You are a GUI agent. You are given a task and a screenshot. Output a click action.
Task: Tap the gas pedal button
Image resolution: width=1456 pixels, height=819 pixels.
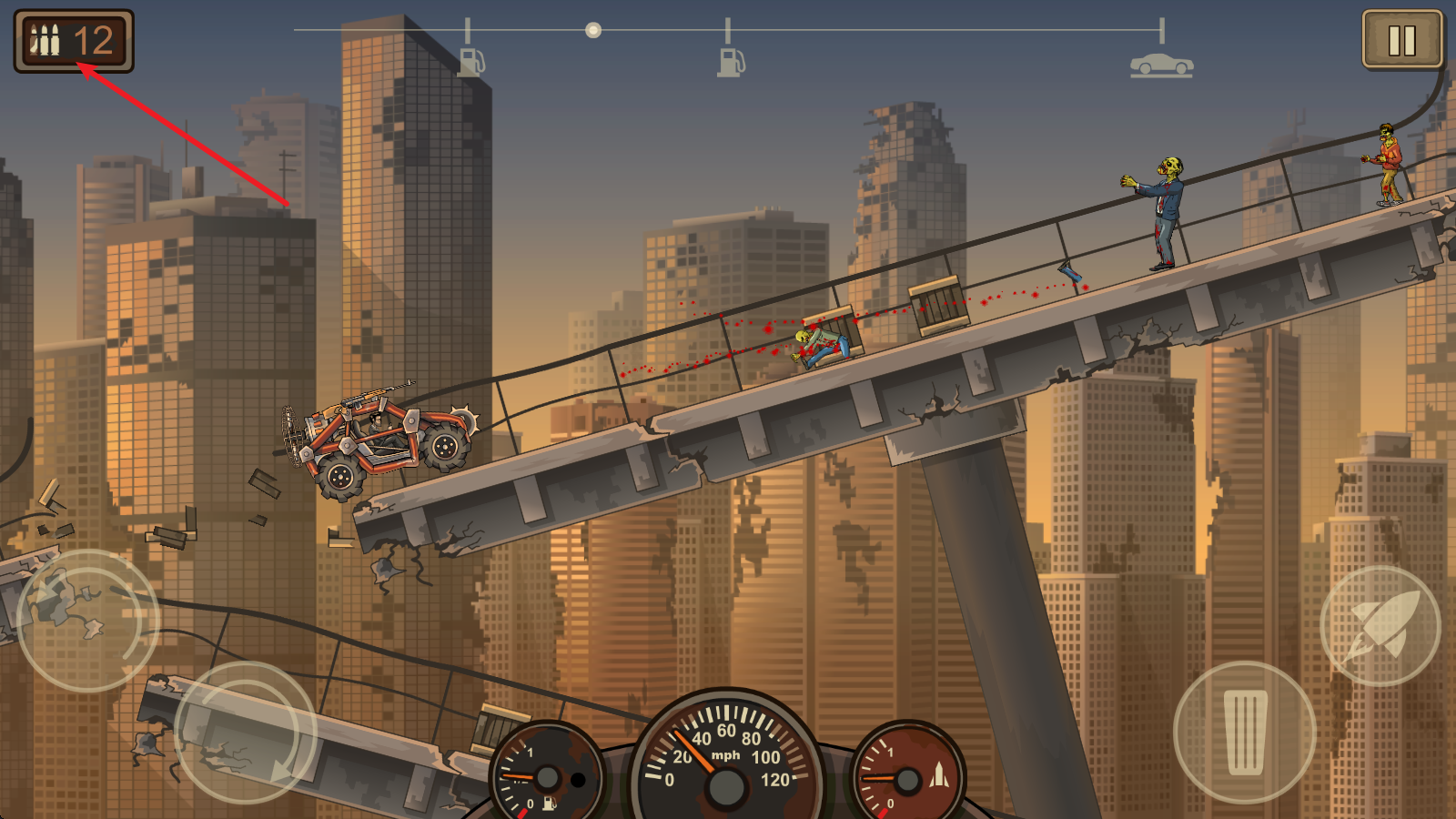tap(1244, 733)
